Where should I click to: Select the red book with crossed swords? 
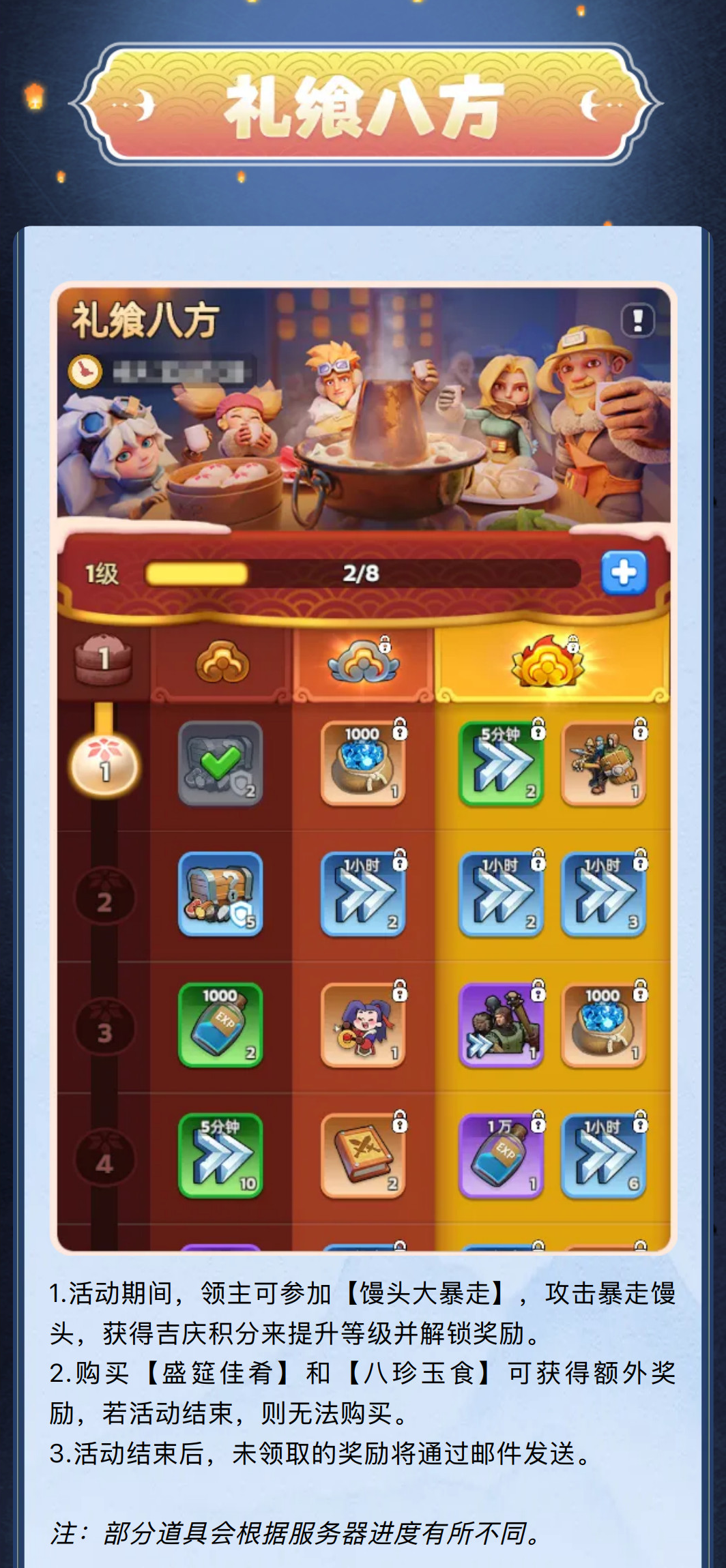coord(363,1156)
